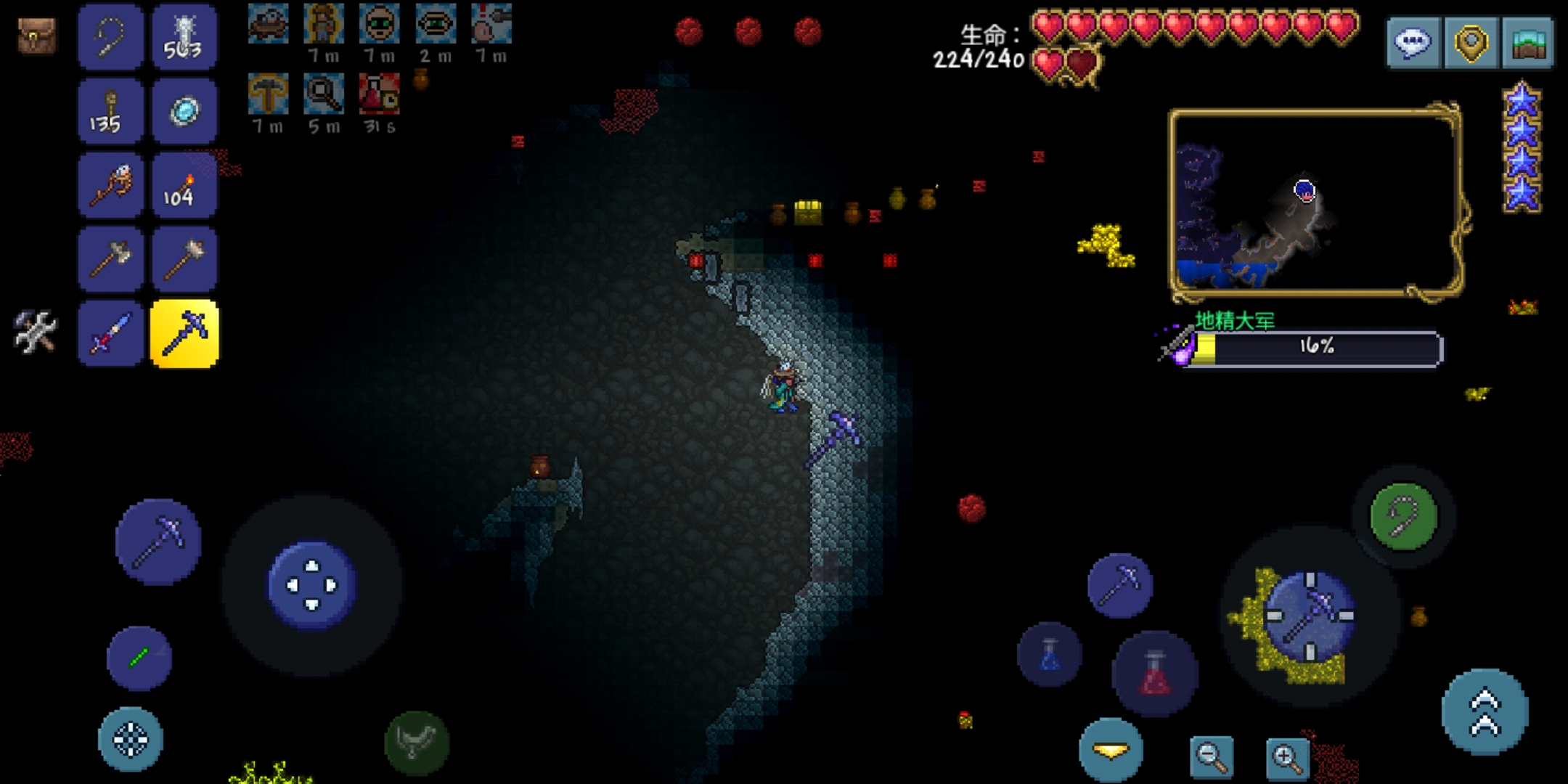Toggle the smart cursor crosshair button

click(131, 739)
